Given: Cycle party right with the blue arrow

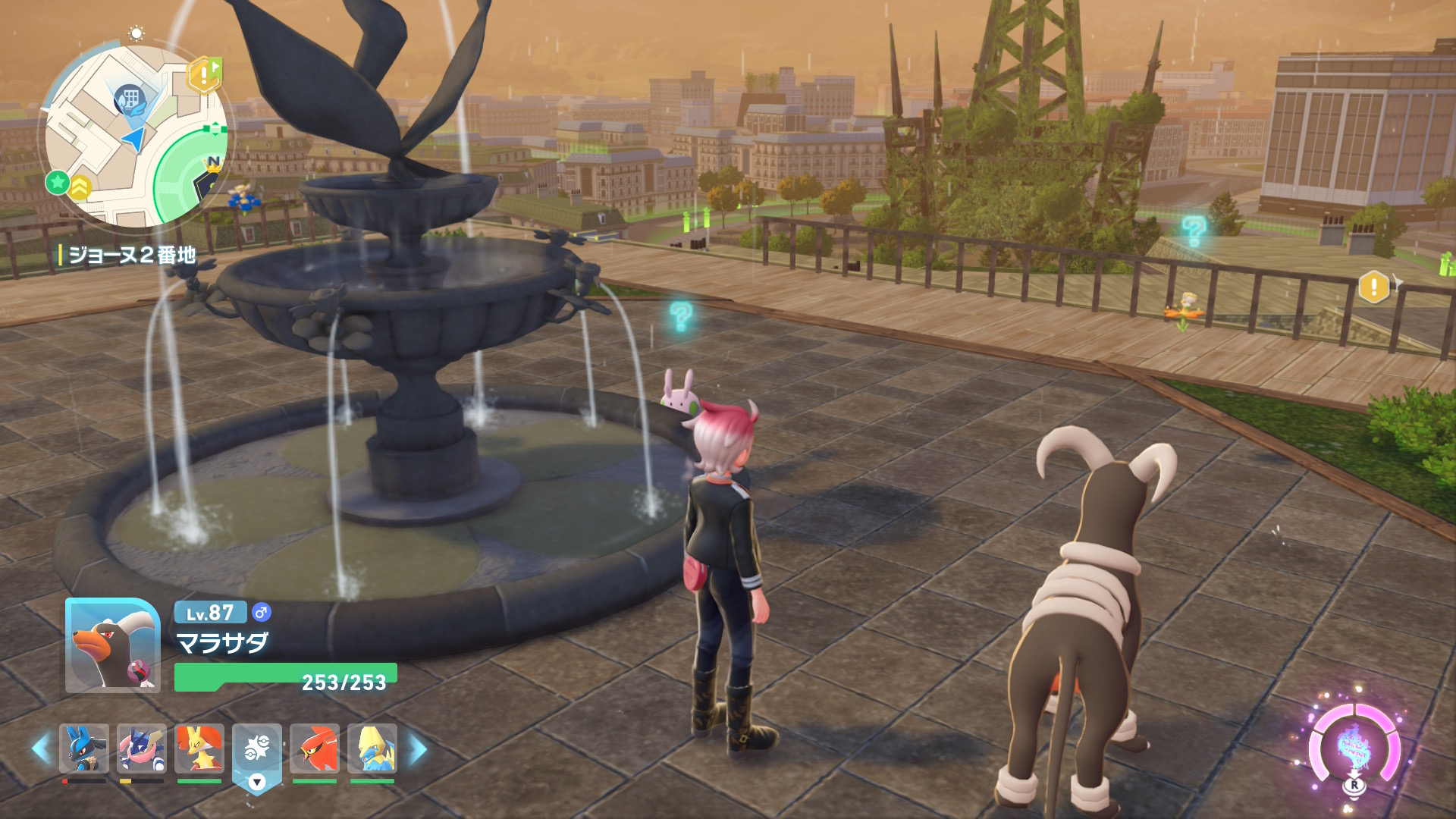Looking at the screenshot, I should click(x=418, y=748).
